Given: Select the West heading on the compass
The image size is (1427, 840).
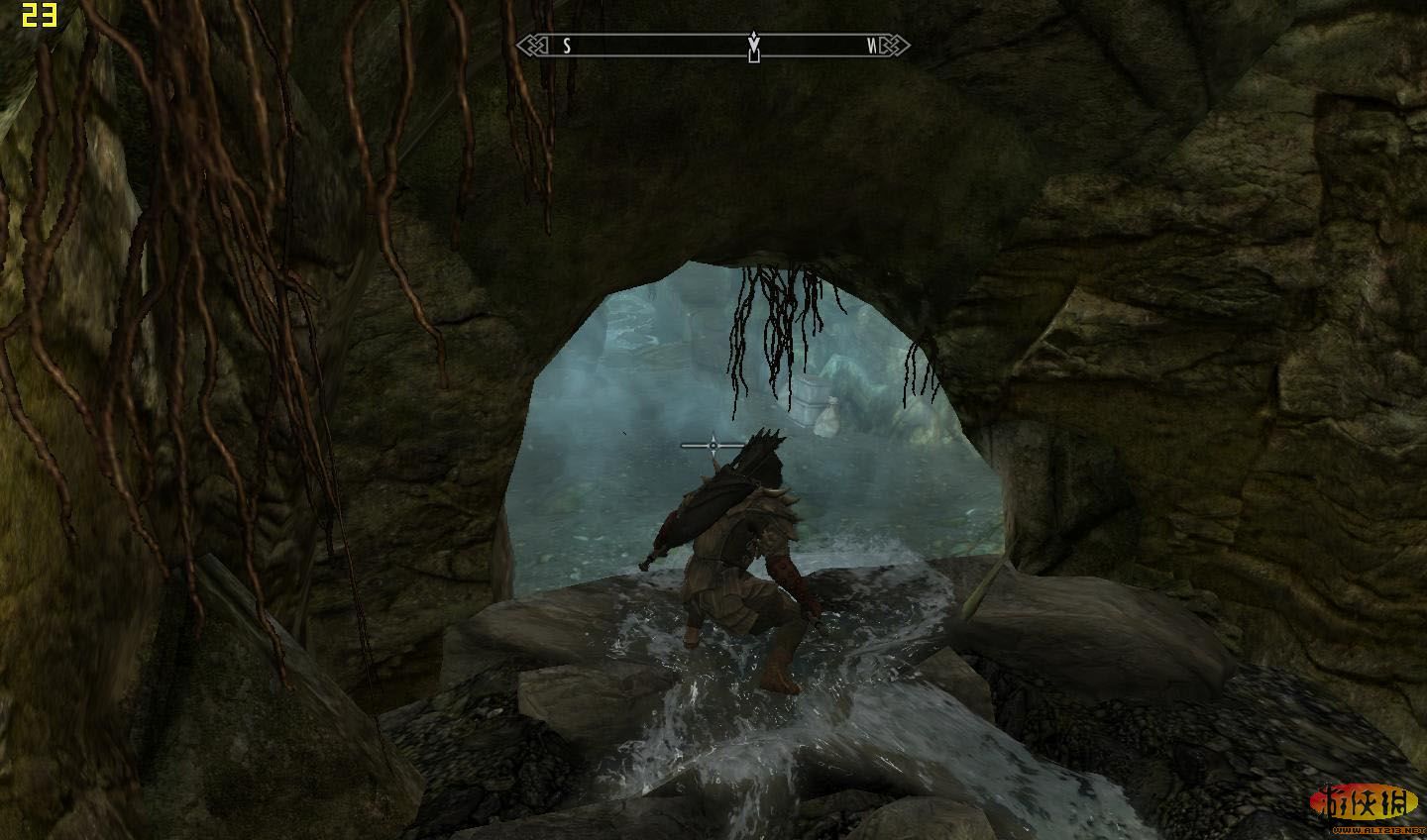Looking at the screenshot, I should 872,46.
